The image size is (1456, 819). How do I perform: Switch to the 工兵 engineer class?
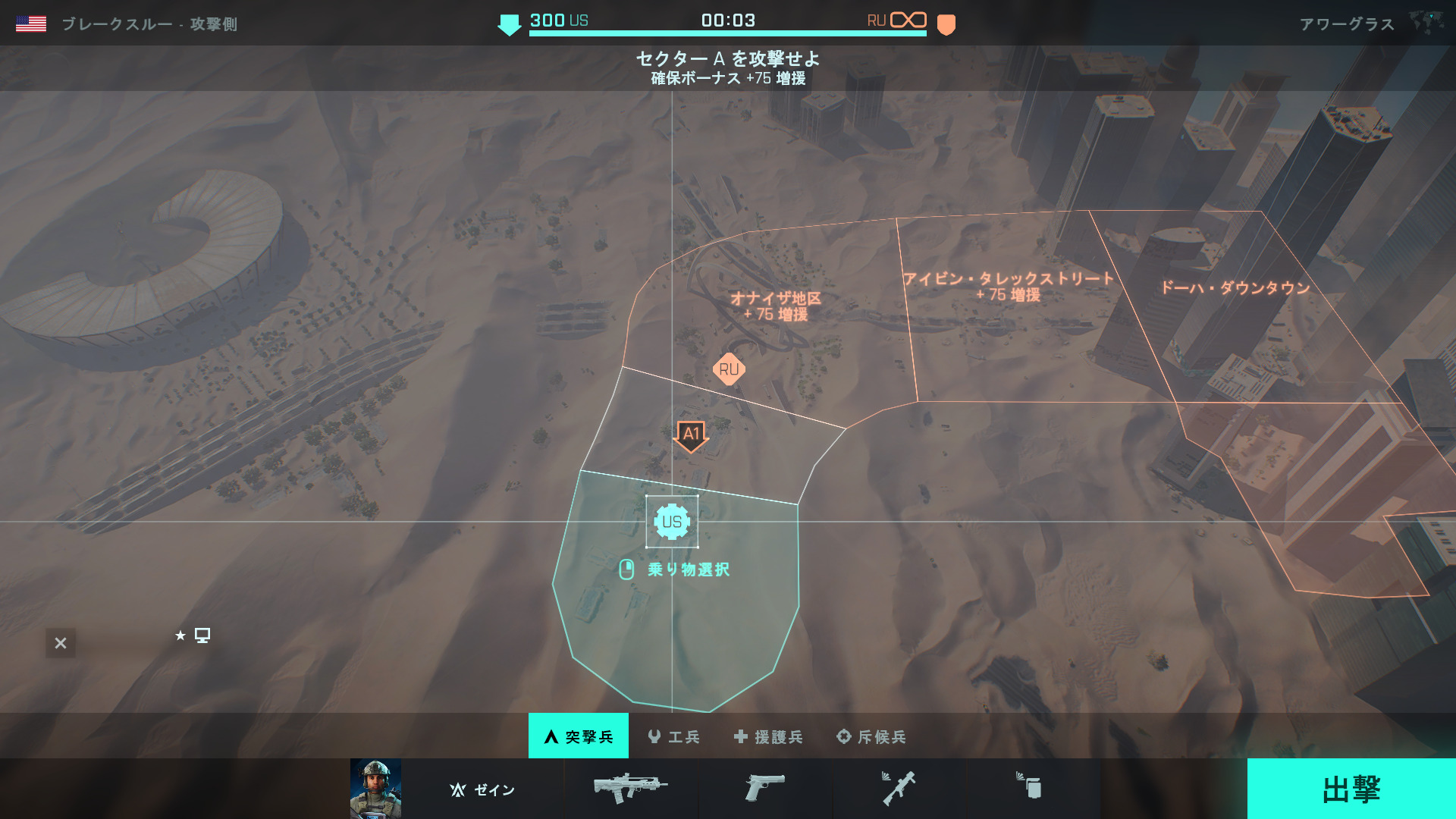click(674, 736)
